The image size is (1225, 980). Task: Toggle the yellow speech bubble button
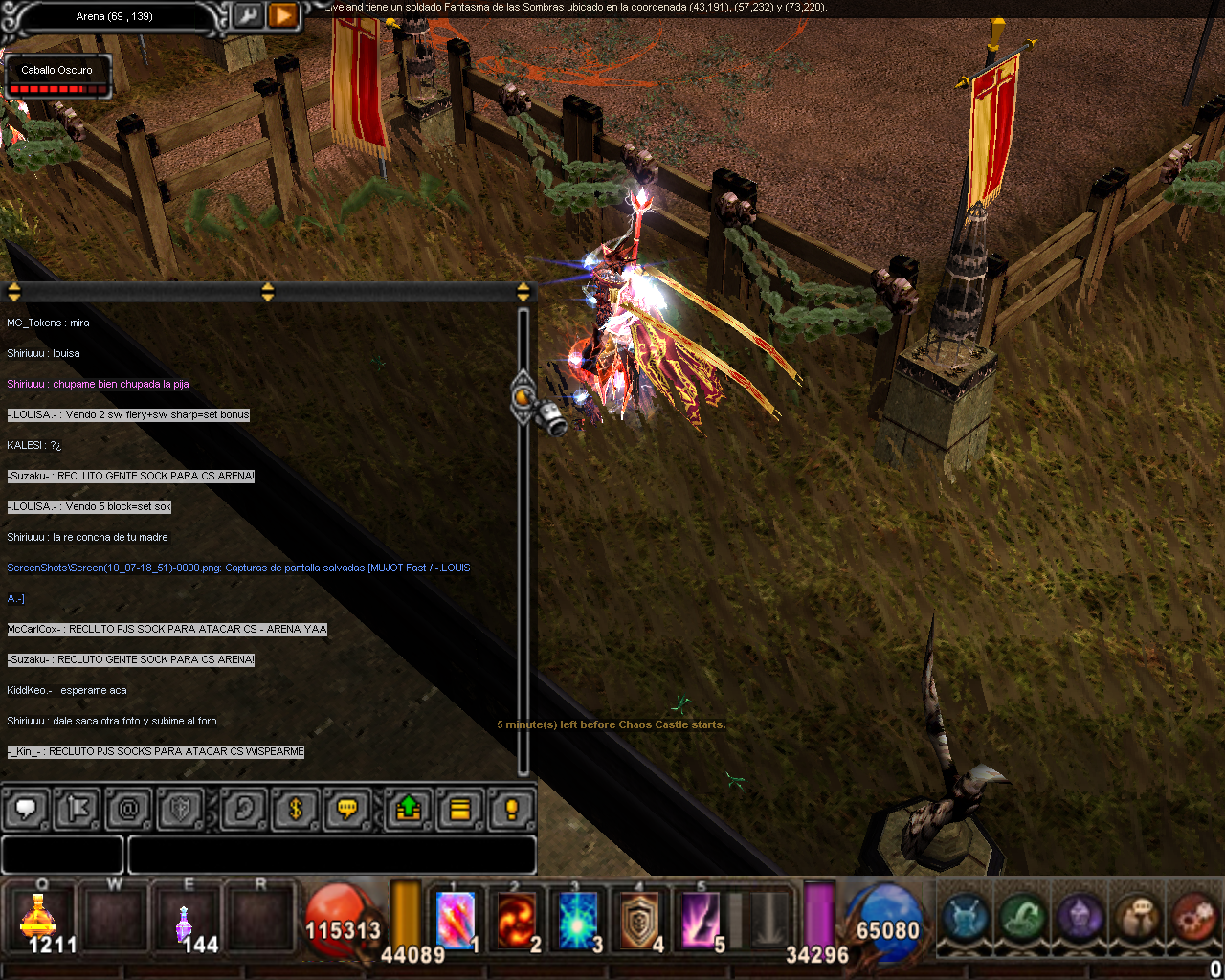click(x=347, y=810)
